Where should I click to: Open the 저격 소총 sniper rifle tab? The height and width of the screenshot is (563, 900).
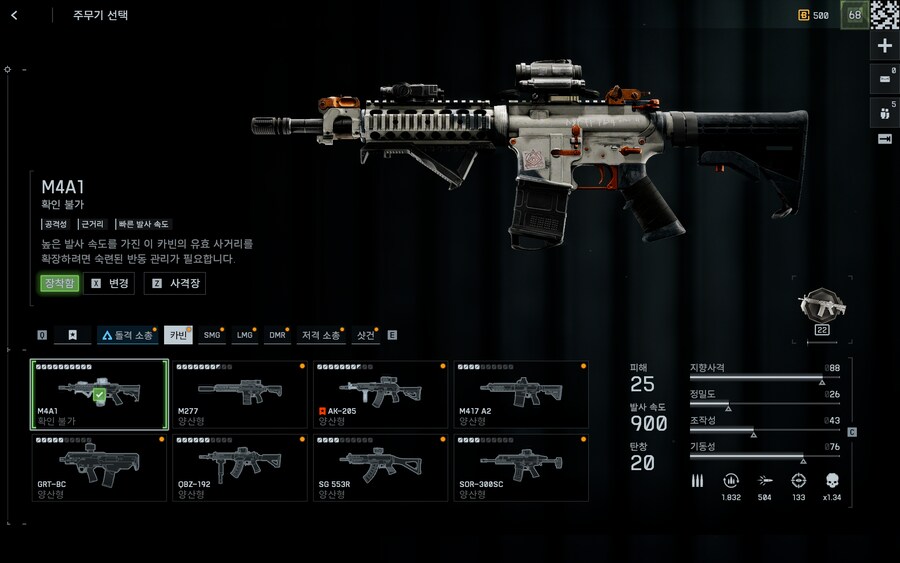click(x=320, y=335)
